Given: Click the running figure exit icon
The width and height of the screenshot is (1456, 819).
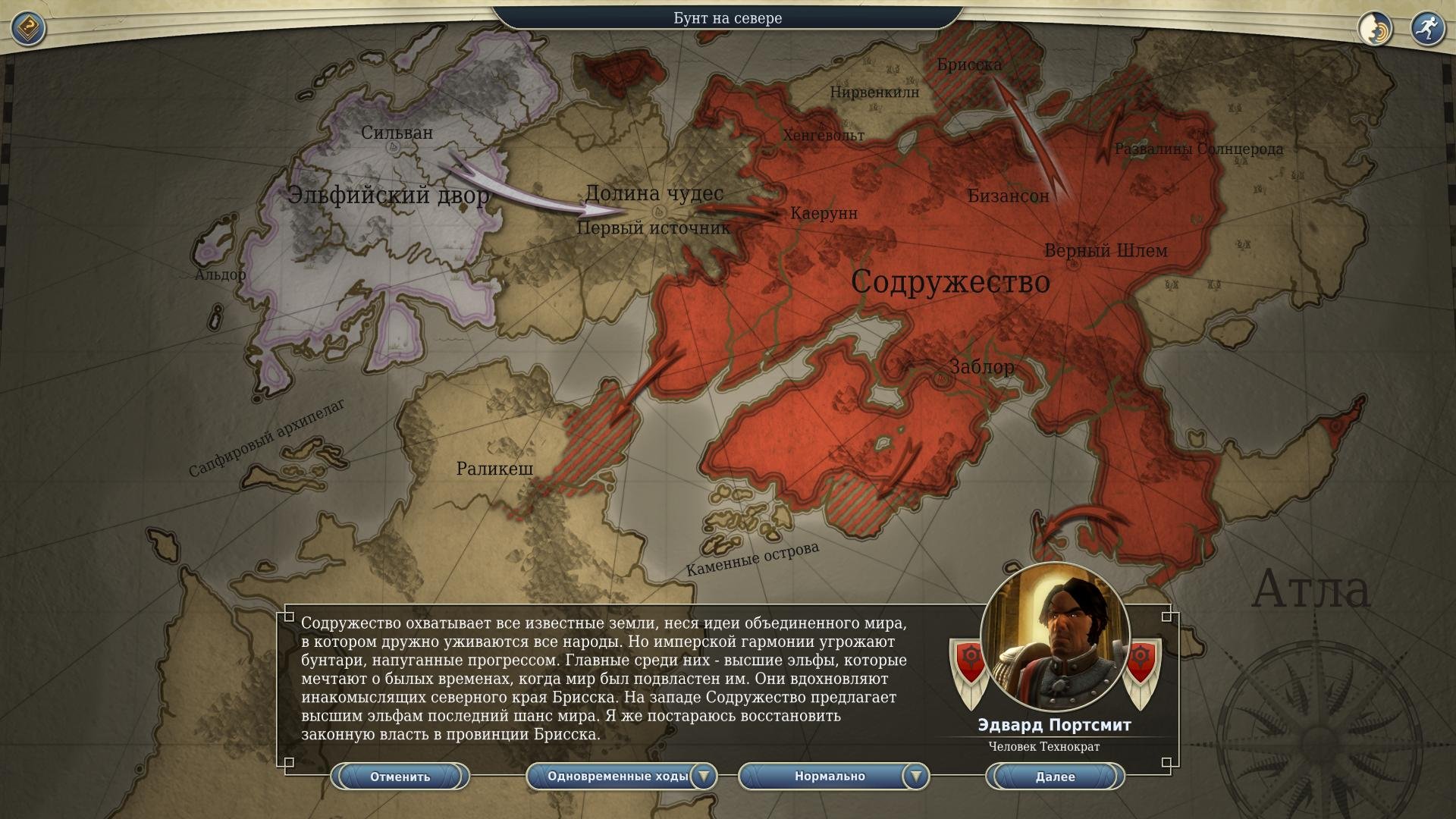Looking at the screenshot, I should coord(1427,29).
